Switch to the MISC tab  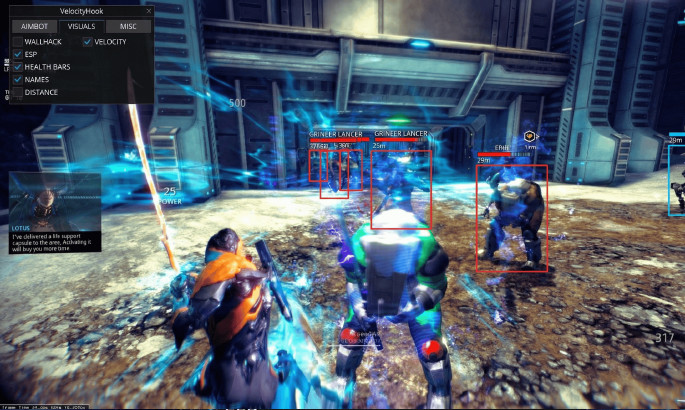126,26
